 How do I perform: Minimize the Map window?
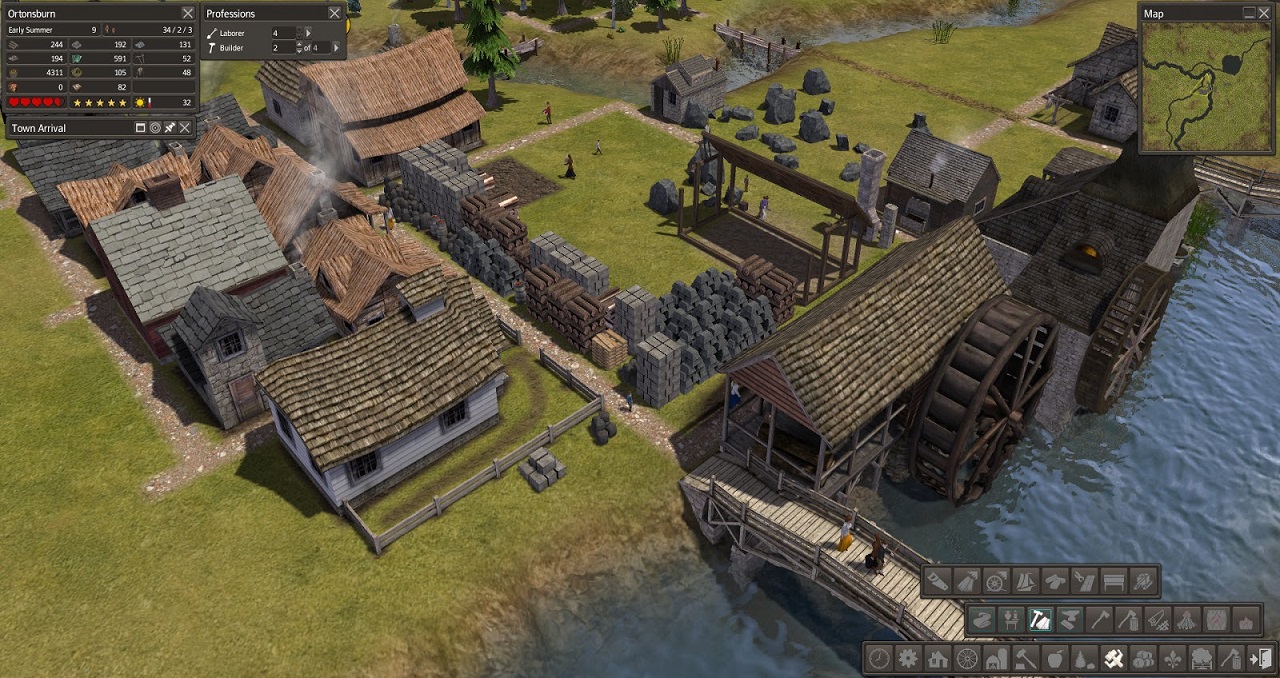pos(1249,13)
